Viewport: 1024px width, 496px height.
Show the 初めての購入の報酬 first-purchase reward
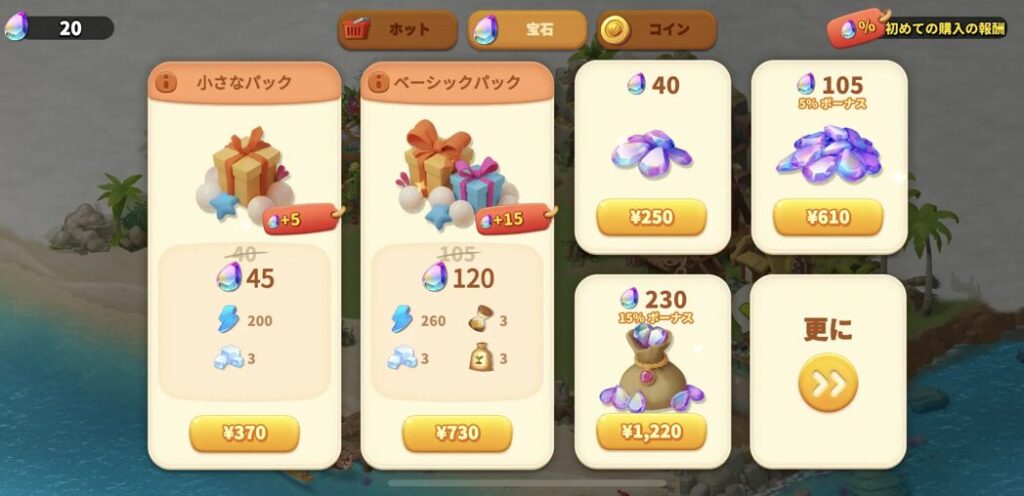[x=918, y=29]
